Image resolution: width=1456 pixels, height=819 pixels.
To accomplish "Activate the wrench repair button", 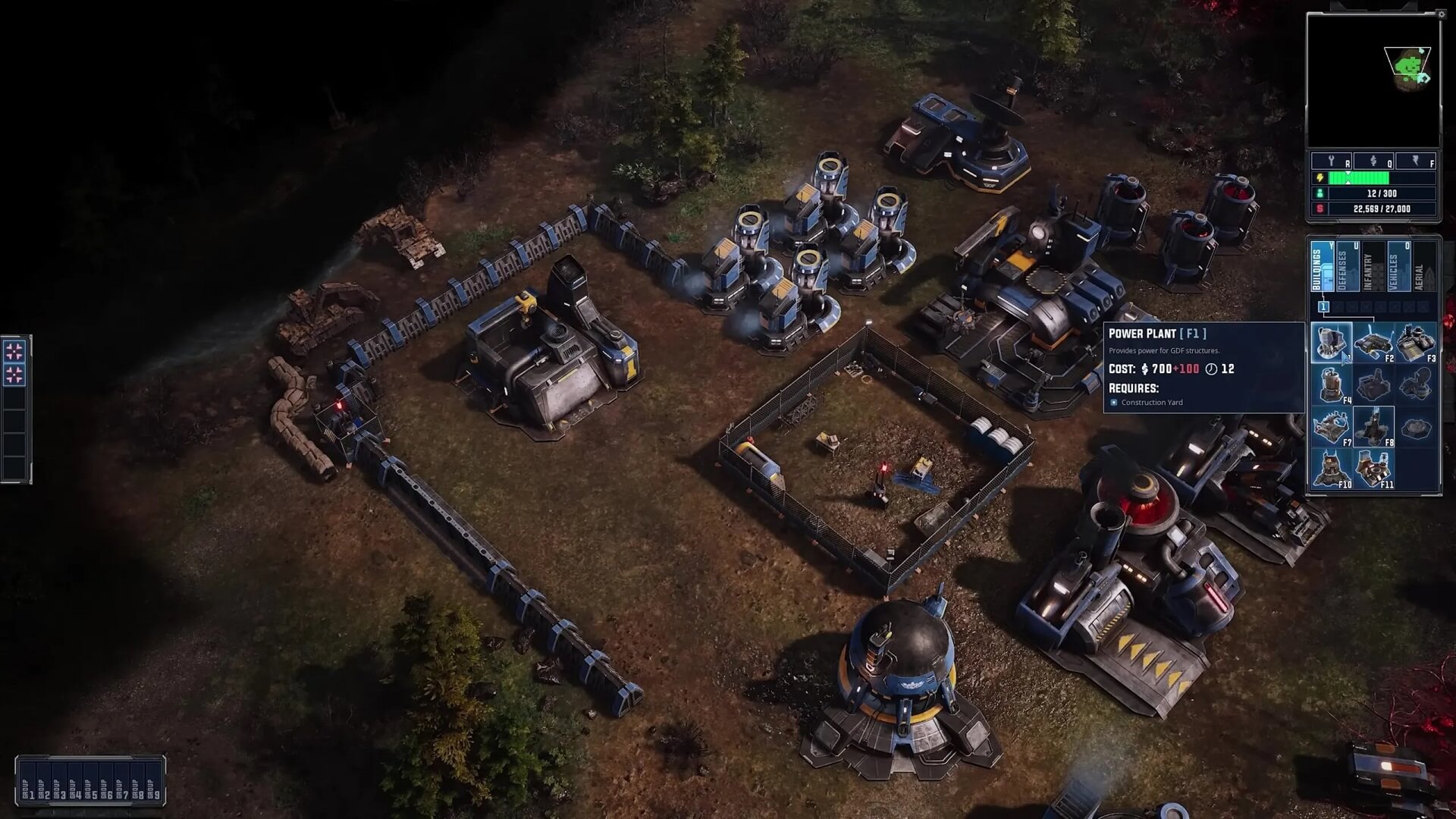I will click(1332, 161).
